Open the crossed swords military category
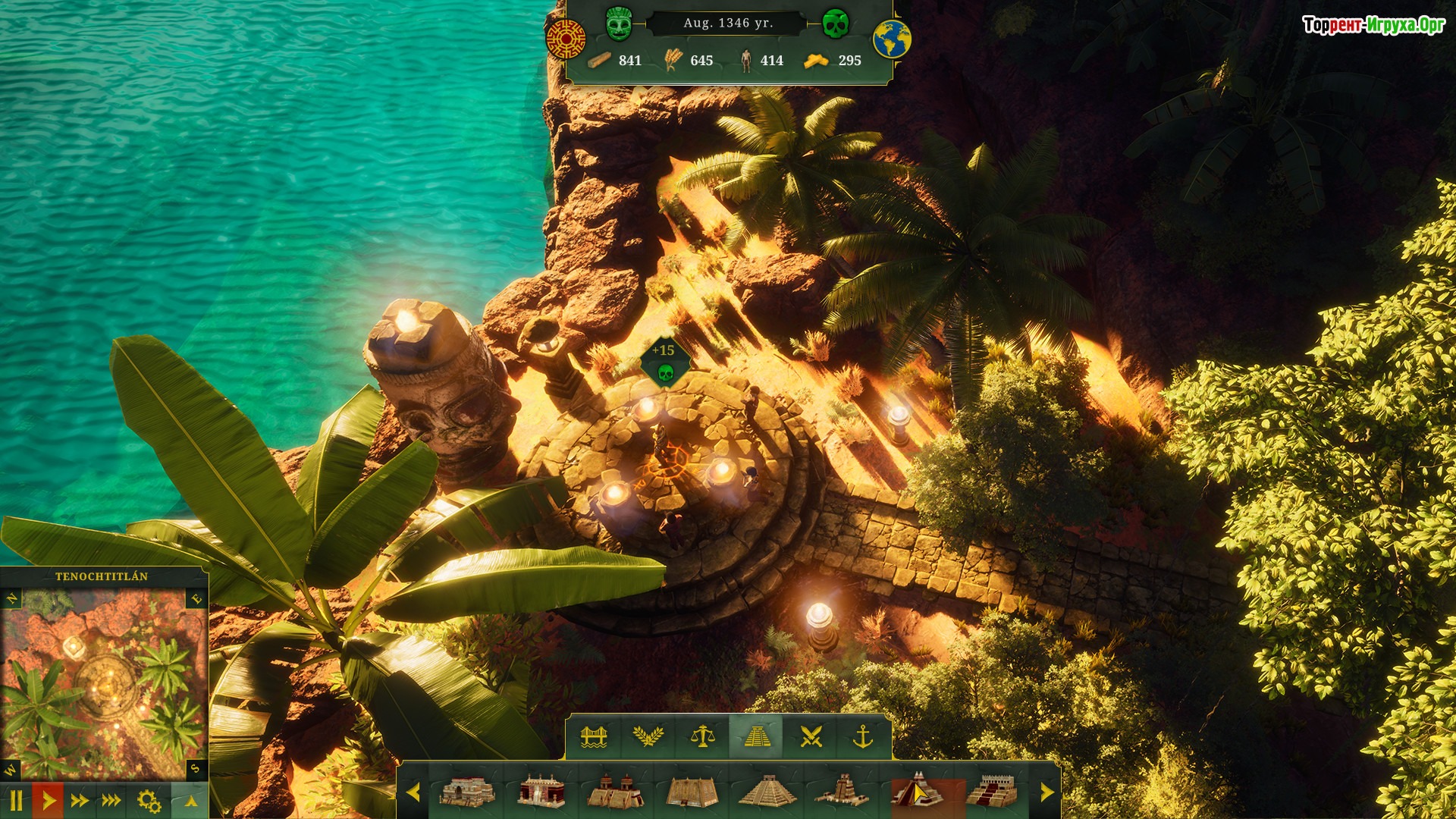The image size is (1456, 819). [x=811, y=736]
